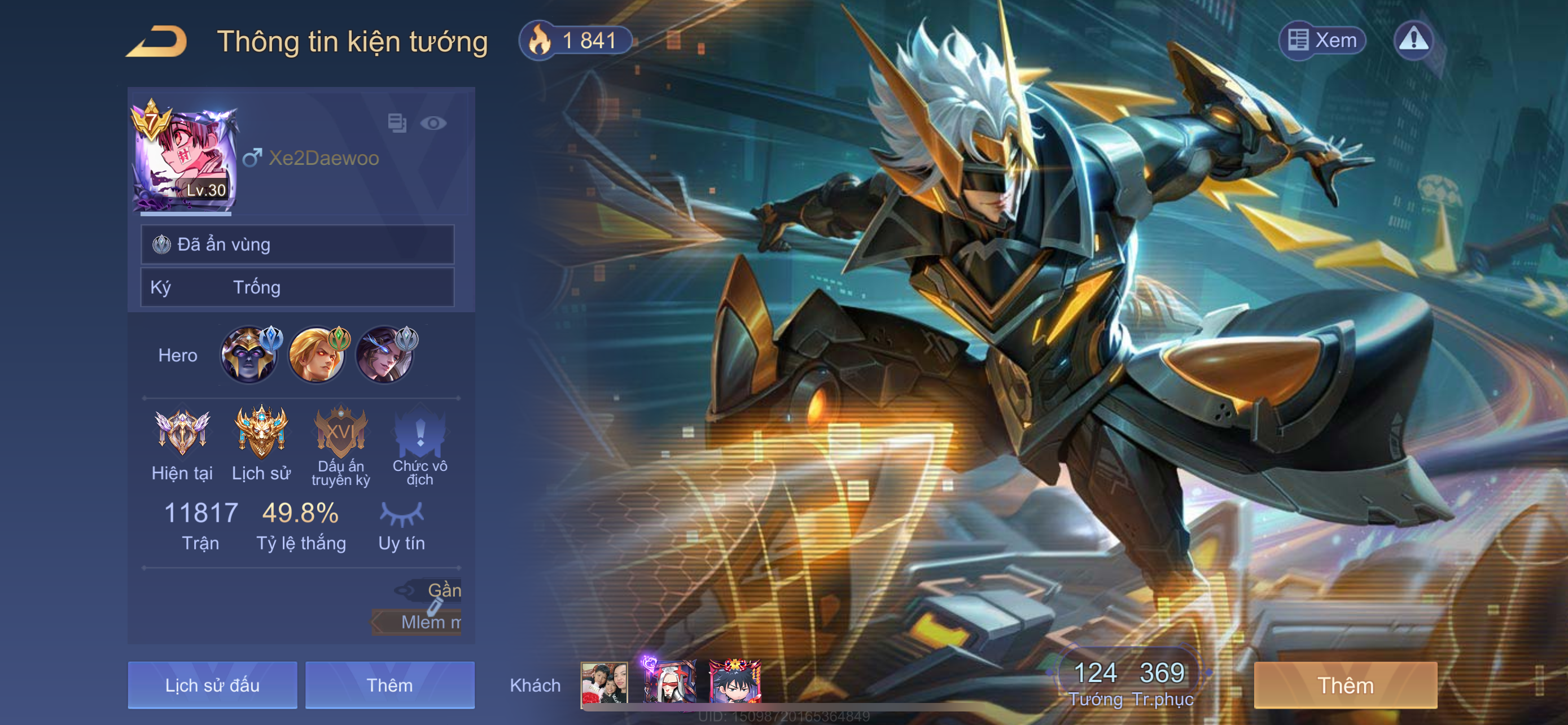Click the orange Thêm button
1568x725 pixels.
coord(1345,685)
